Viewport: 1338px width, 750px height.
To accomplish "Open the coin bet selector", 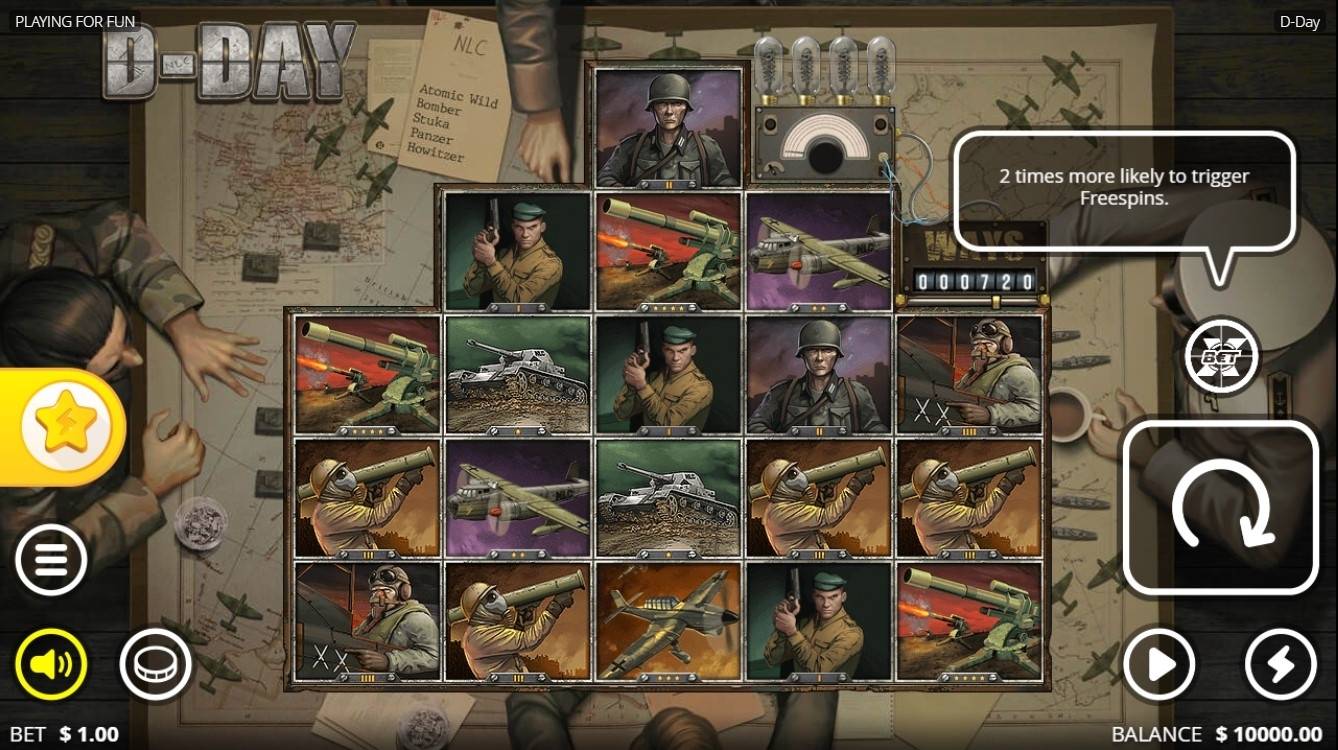I will [155, 663].
